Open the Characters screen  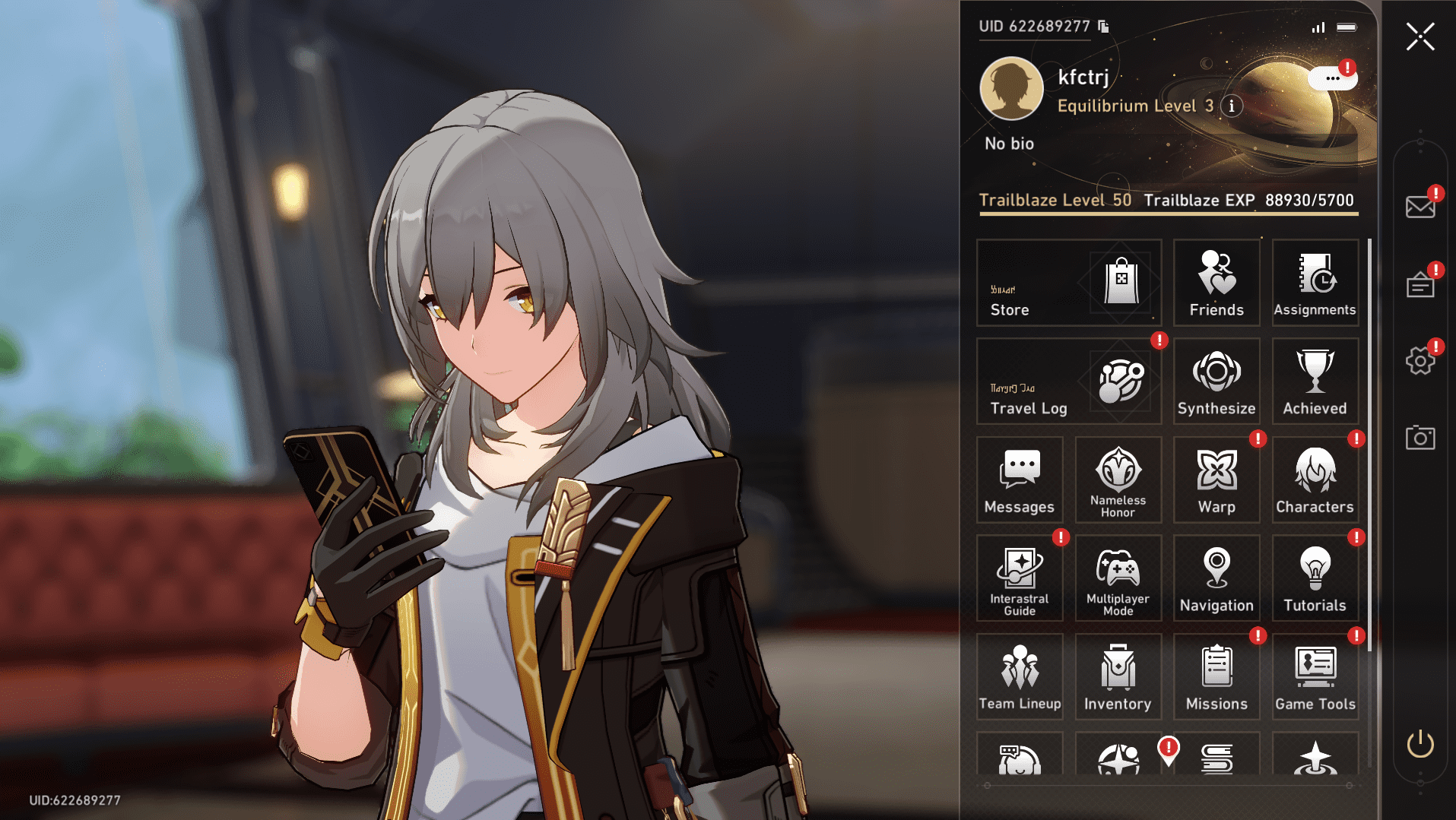pyautogui.click(x=1315, y=479)
